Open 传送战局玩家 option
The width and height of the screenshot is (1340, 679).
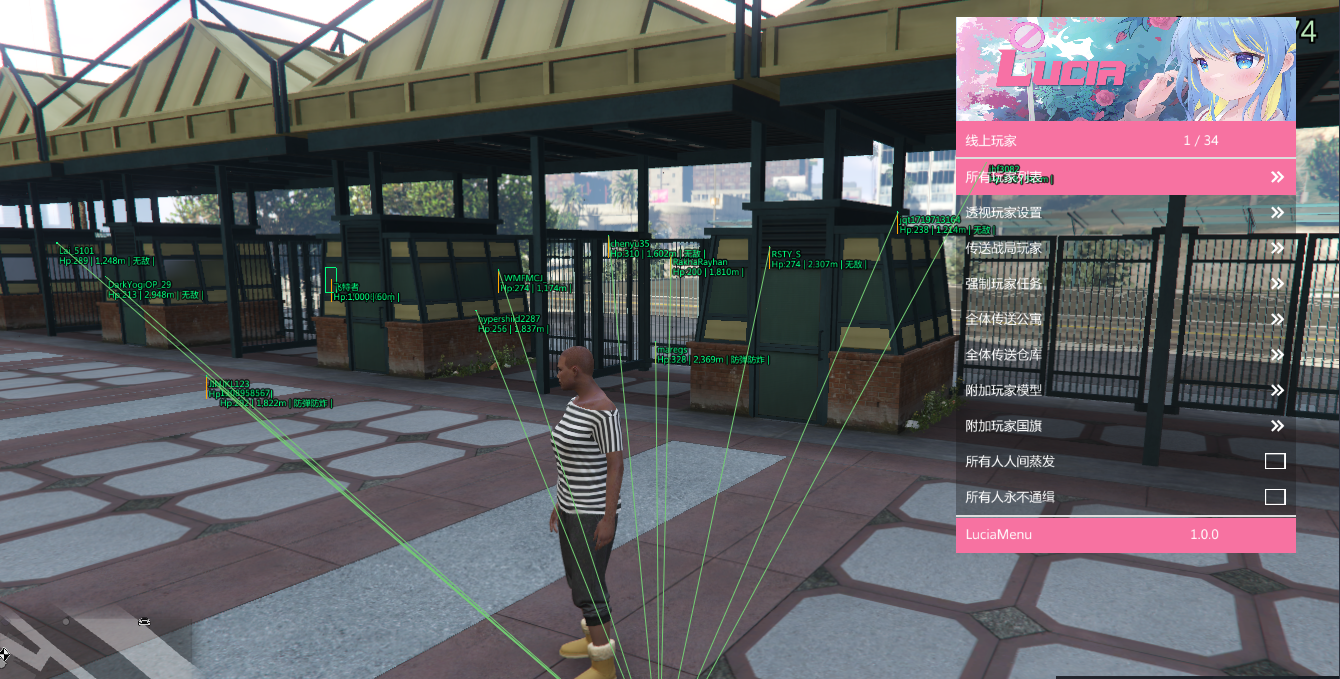(x=1125, y=248)
